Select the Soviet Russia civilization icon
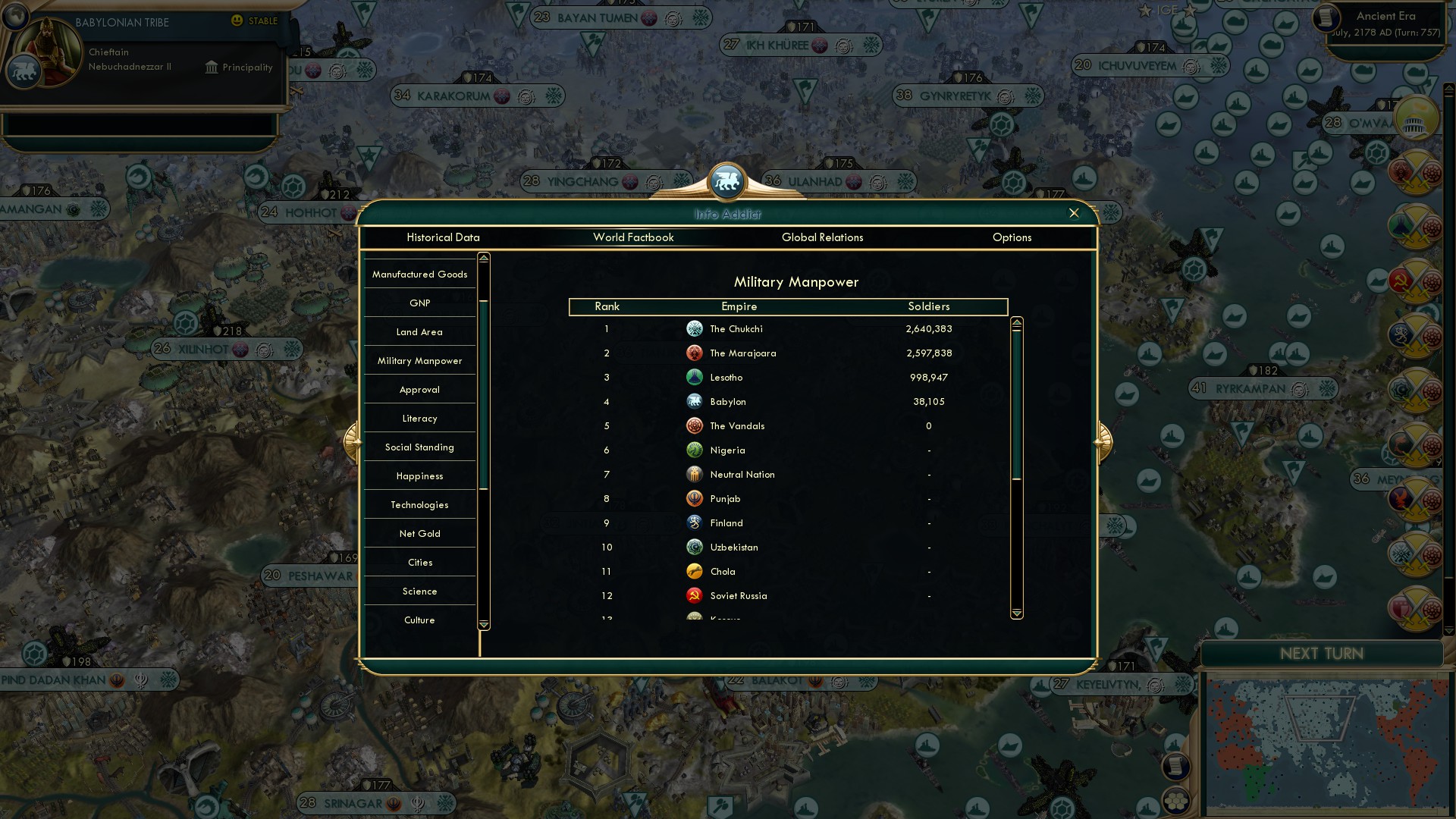This screenshot has height=819, width=1456. point(695,595)
